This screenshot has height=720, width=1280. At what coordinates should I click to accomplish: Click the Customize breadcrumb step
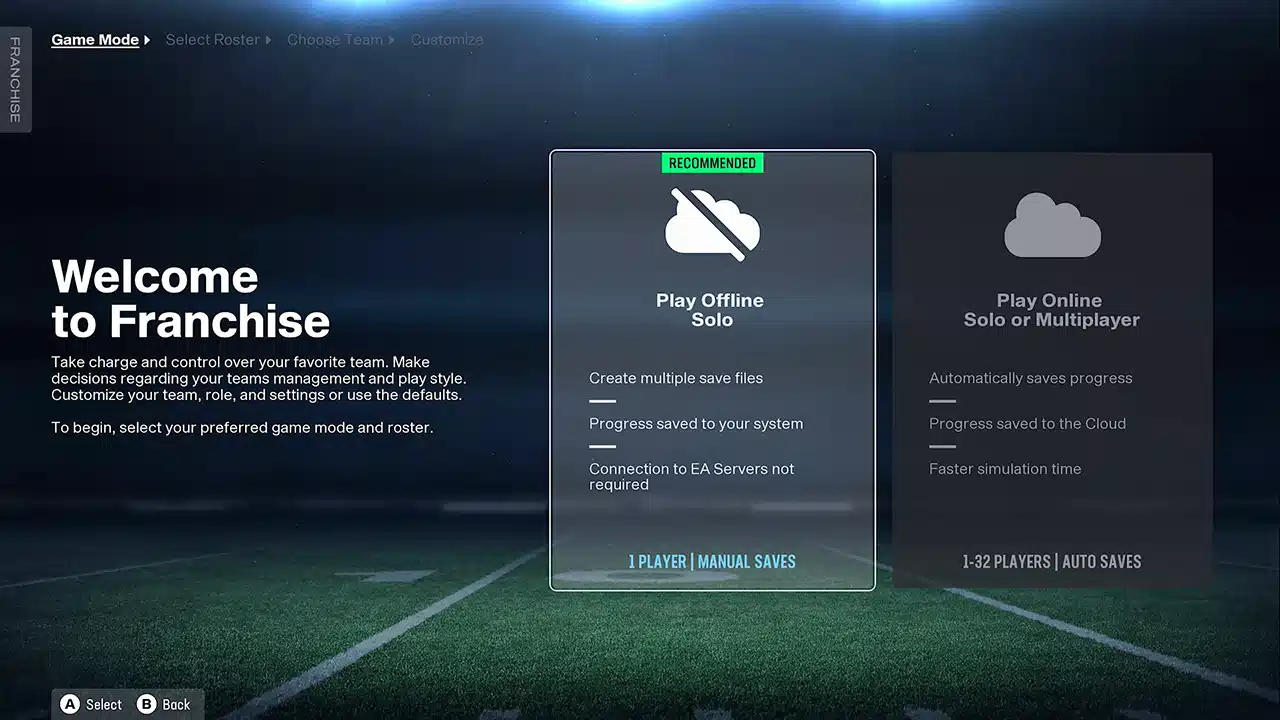447,39
